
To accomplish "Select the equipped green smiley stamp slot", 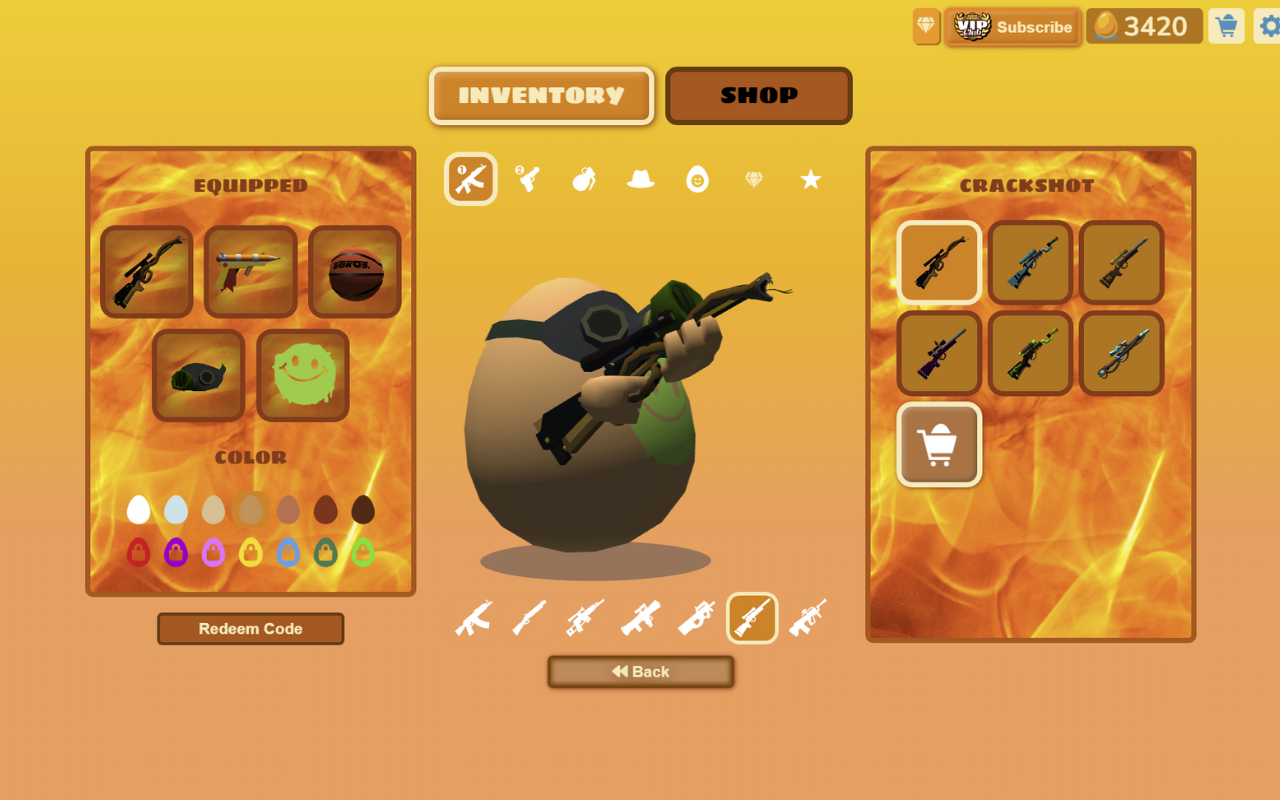I will click(x=303, y=375).
